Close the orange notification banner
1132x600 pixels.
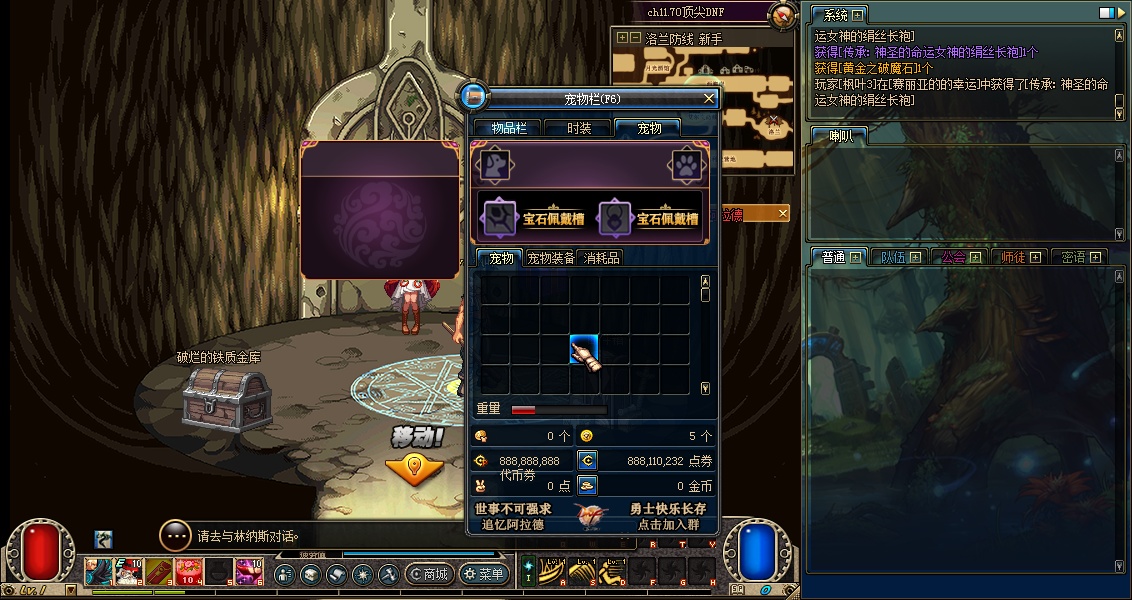pyautogui.click(x=783, y=213)
